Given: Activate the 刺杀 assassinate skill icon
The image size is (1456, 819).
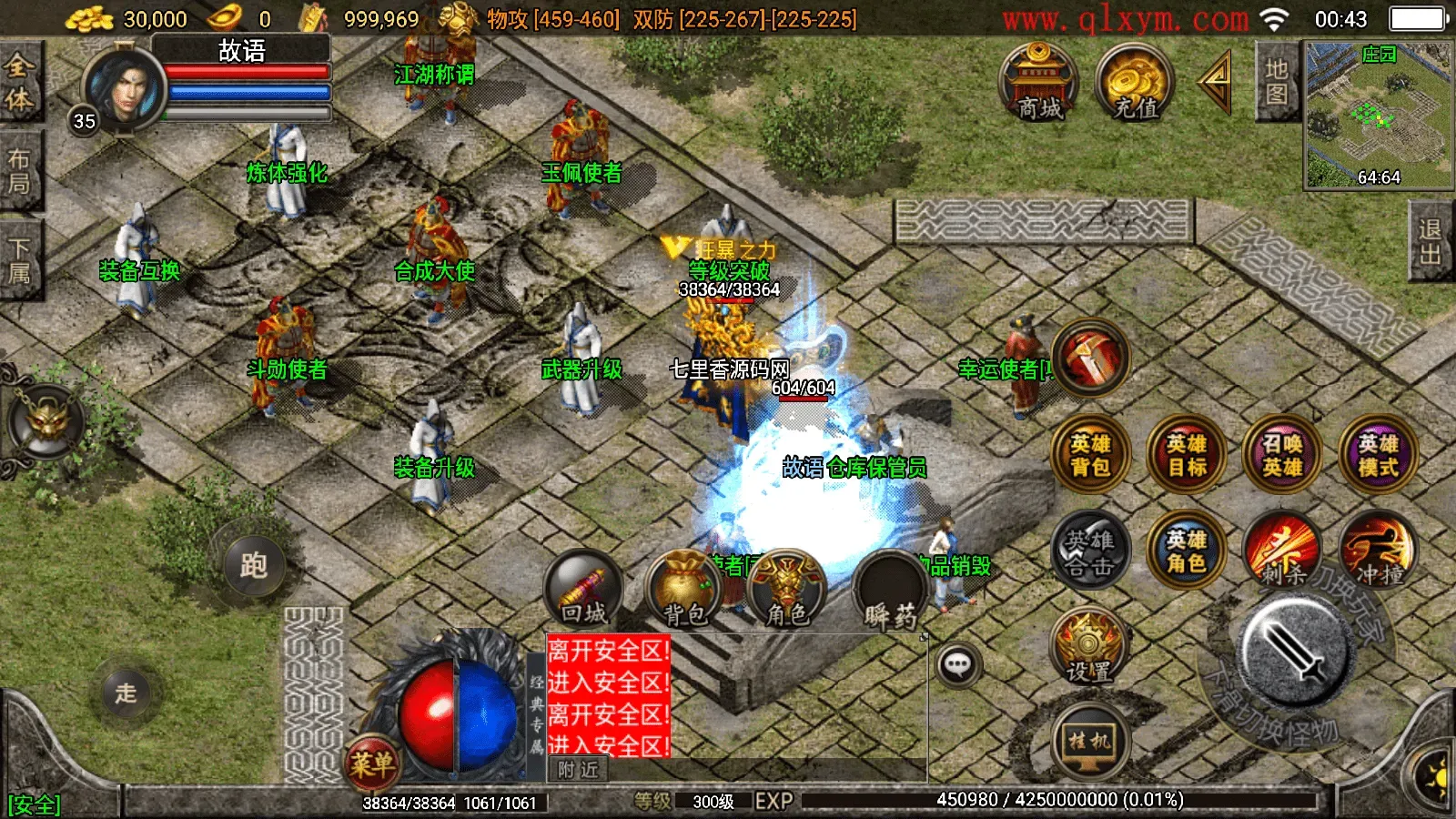Looking at the screenshot, I should tap(1284, 552).
